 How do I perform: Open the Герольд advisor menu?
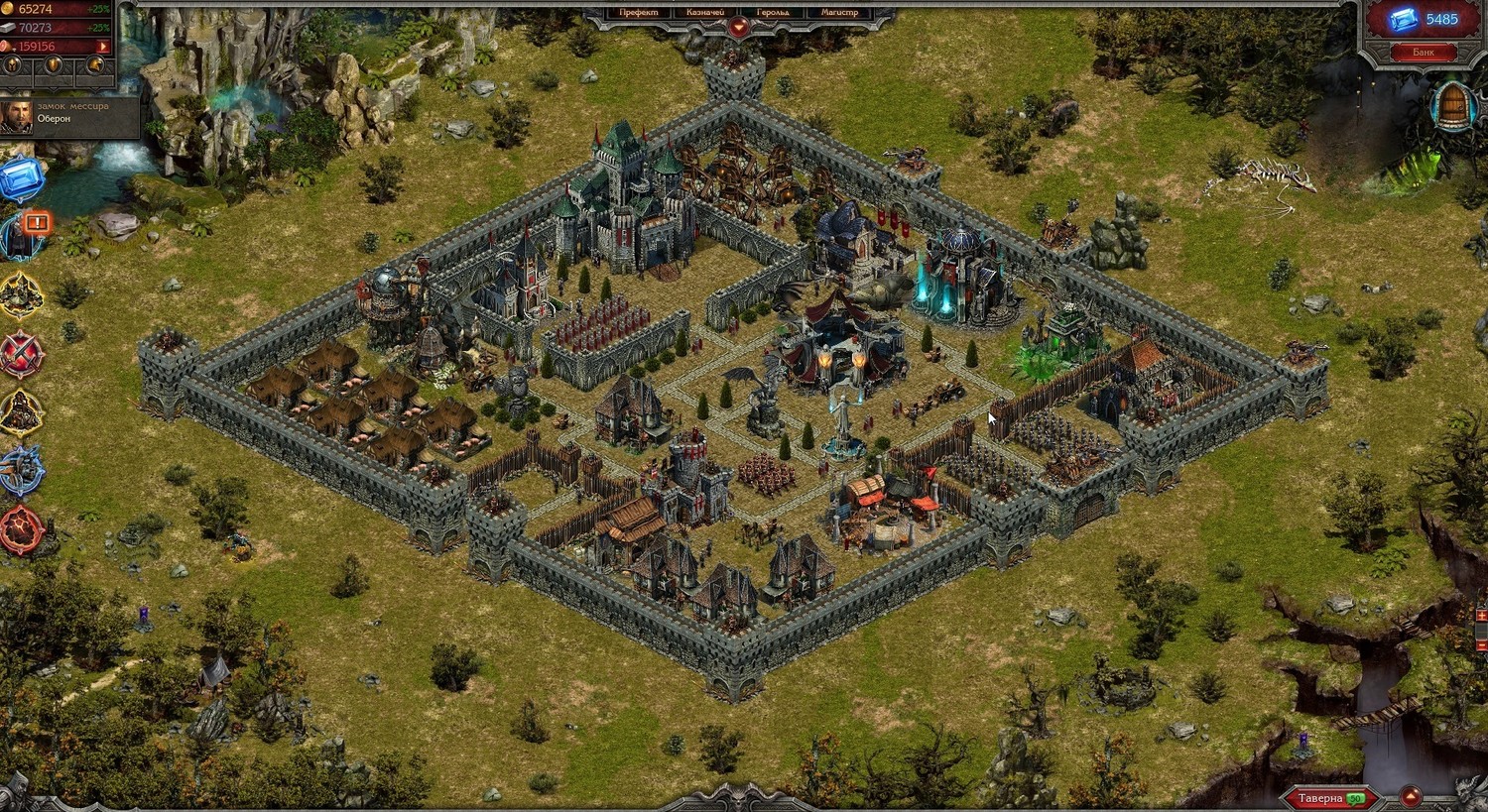(x=773, y=13)
